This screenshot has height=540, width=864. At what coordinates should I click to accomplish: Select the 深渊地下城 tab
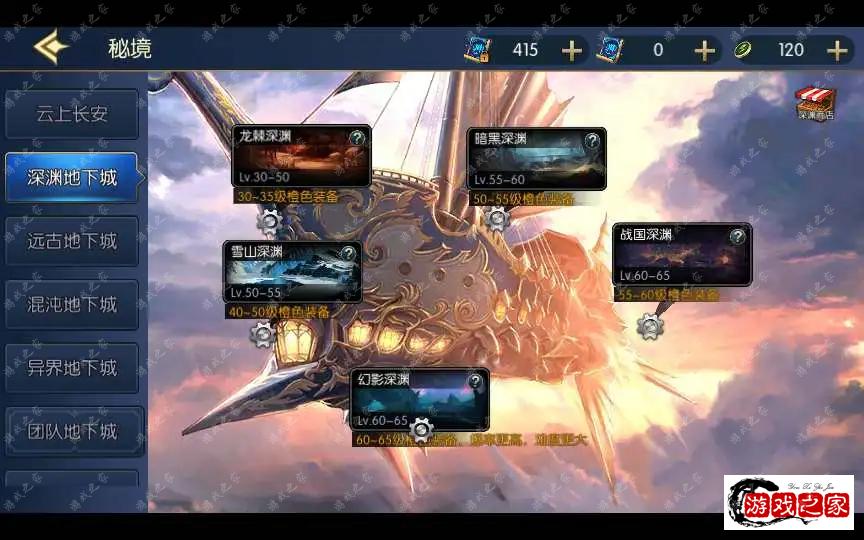pyautogui.click(x=72, y=178)
